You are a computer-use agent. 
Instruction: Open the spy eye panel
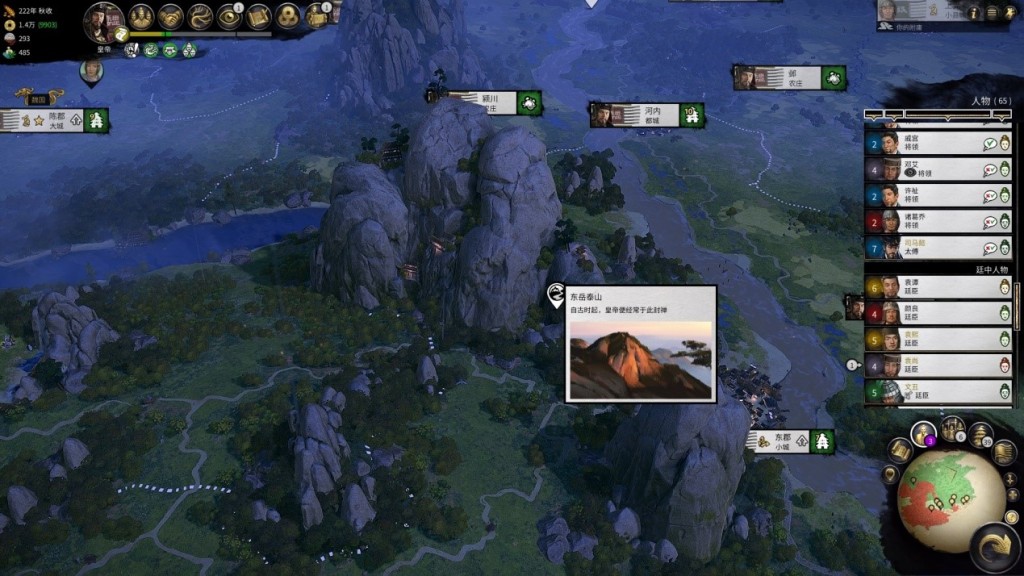230,17
